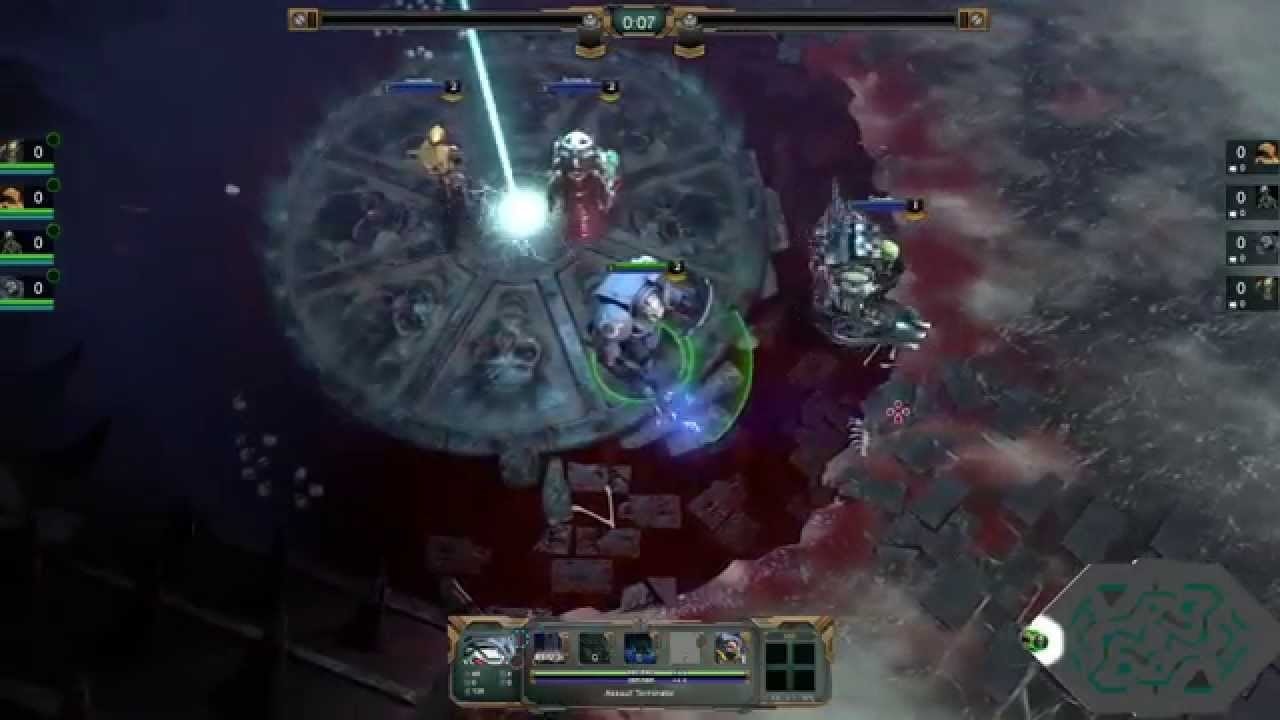Select the yellow-green enemy portrait in the opposing team list

click(1266, 289)
